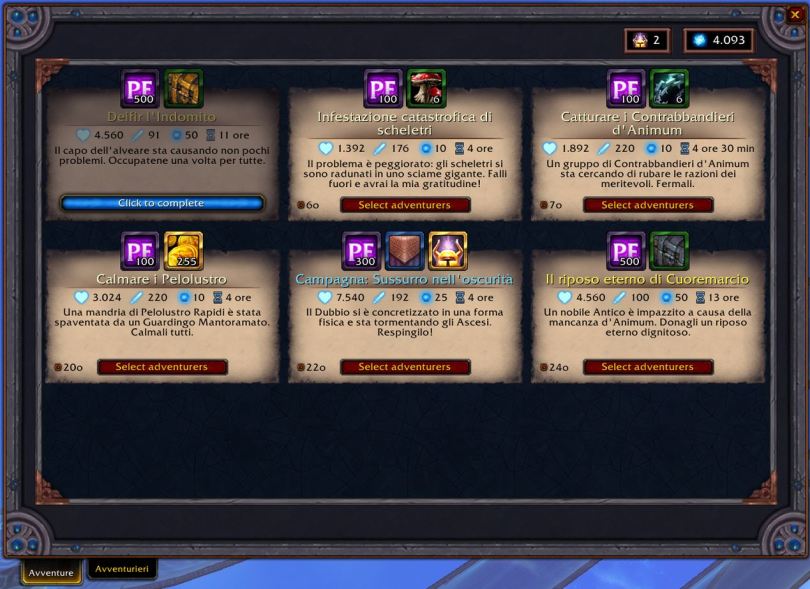
Task: Inspect the golden helmet reward icon
Action: click(448, 251)
